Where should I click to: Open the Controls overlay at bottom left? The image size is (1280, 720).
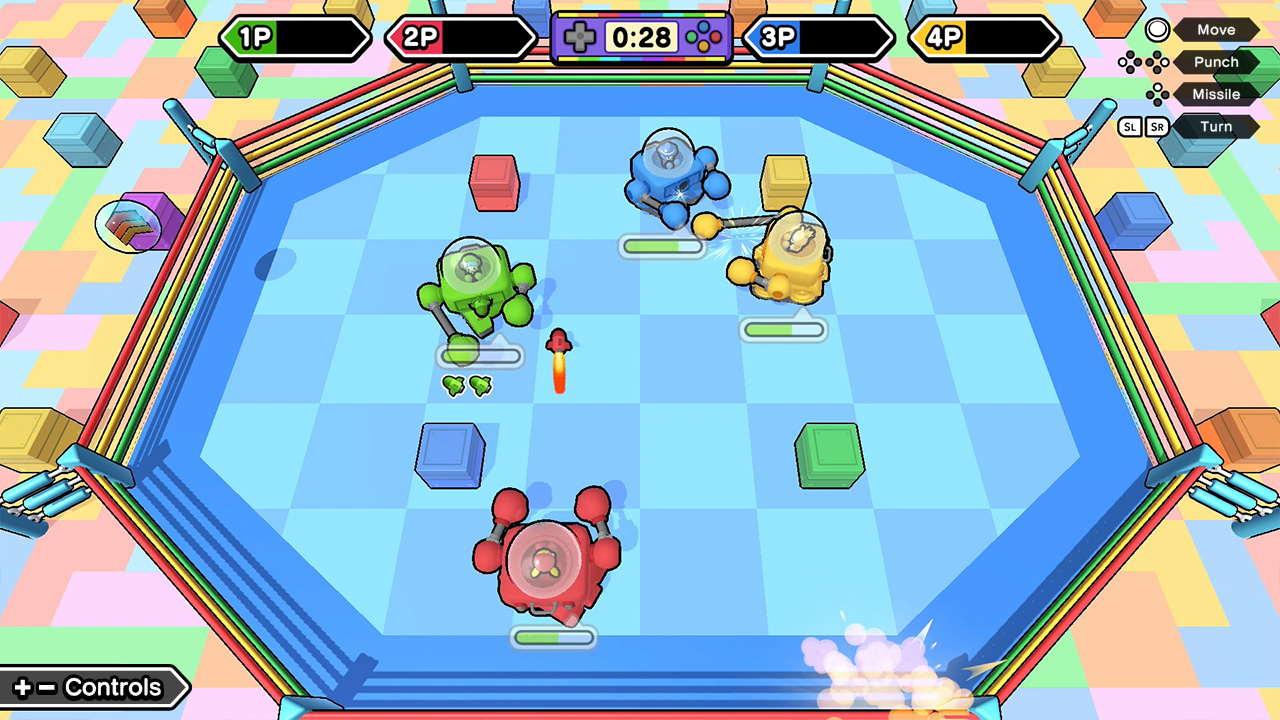95,687
